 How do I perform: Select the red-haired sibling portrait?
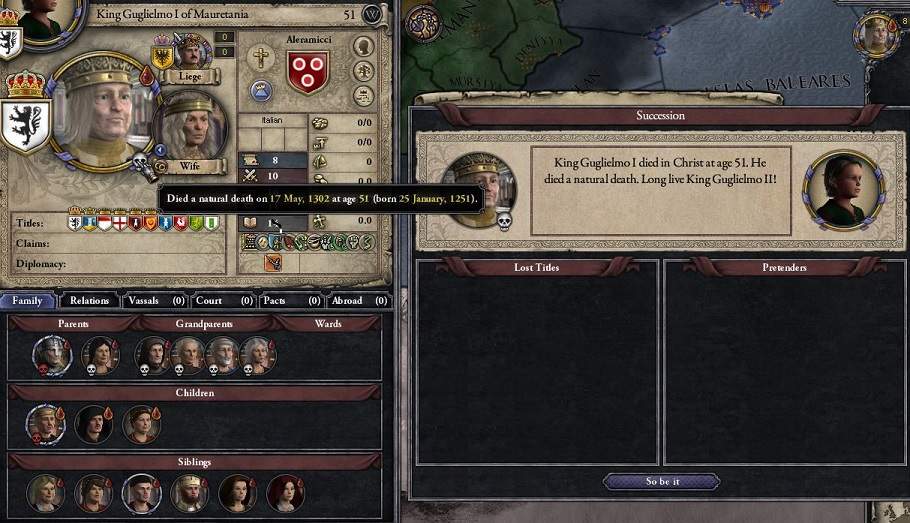click(x=285, y=492)
